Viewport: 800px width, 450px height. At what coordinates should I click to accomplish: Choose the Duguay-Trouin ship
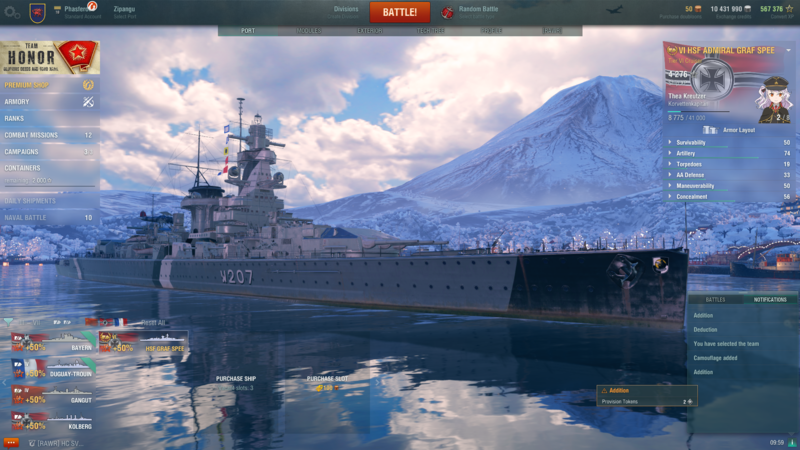[x=52, y=368]
